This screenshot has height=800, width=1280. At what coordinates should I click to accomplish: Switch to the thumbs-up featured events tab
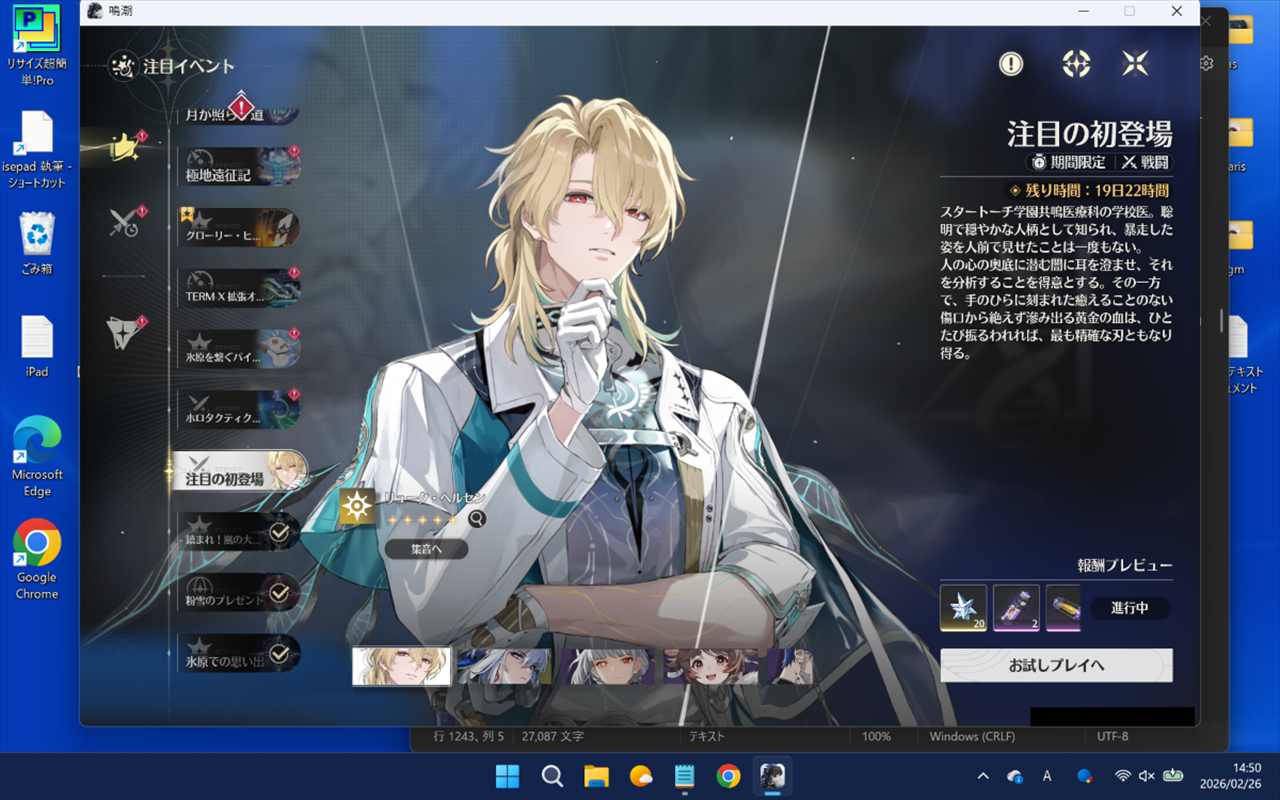[125, 147]
